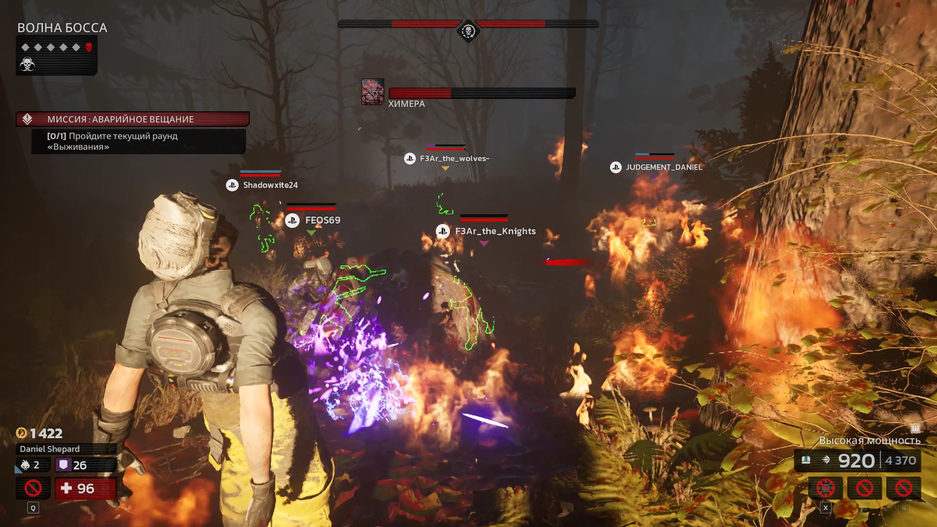Activate the disabled ability slot above Q
The height and width of the screenshot is (527, 937).
[33, 488]
